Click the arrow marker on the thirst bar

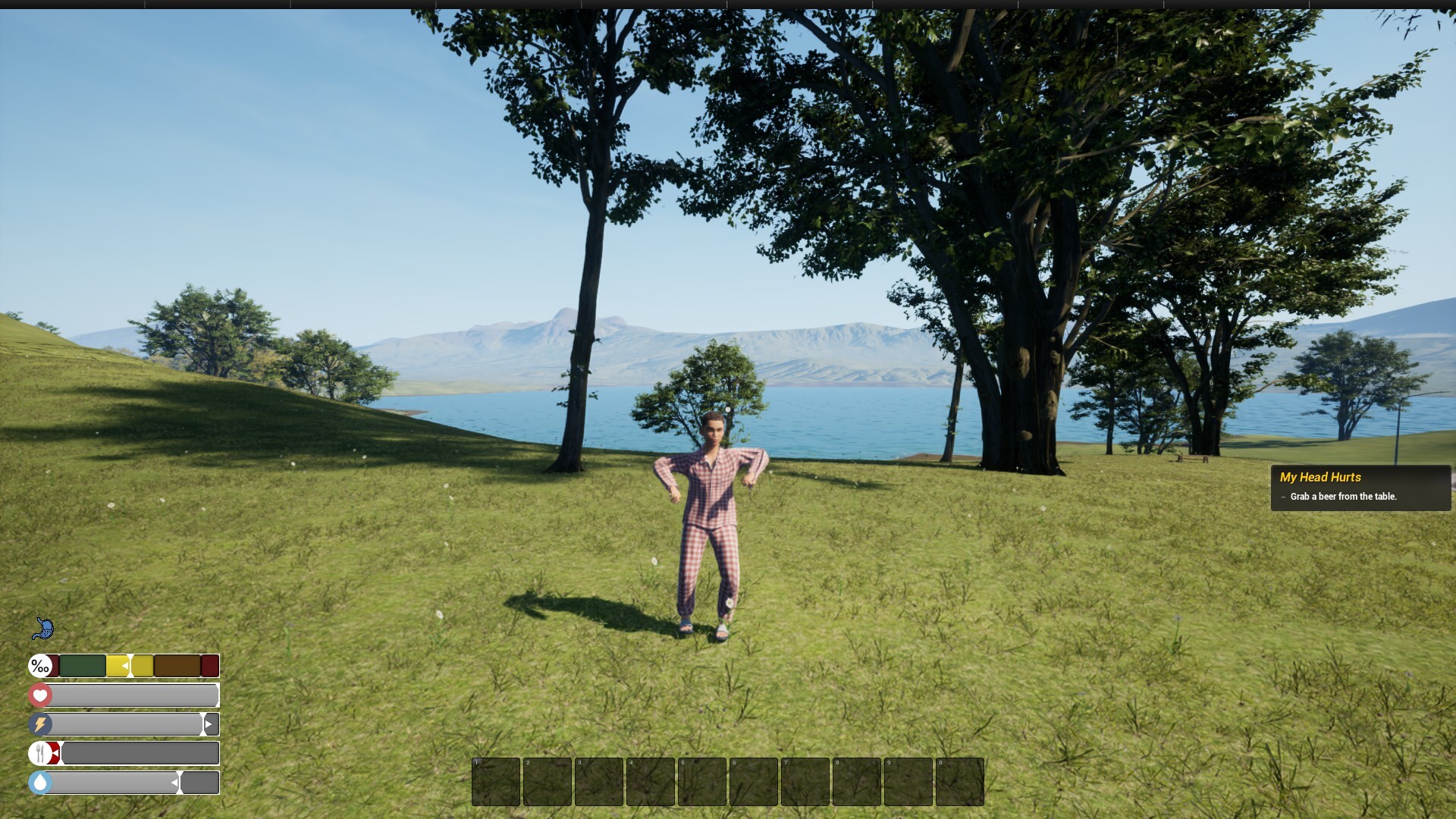[175, 783]
